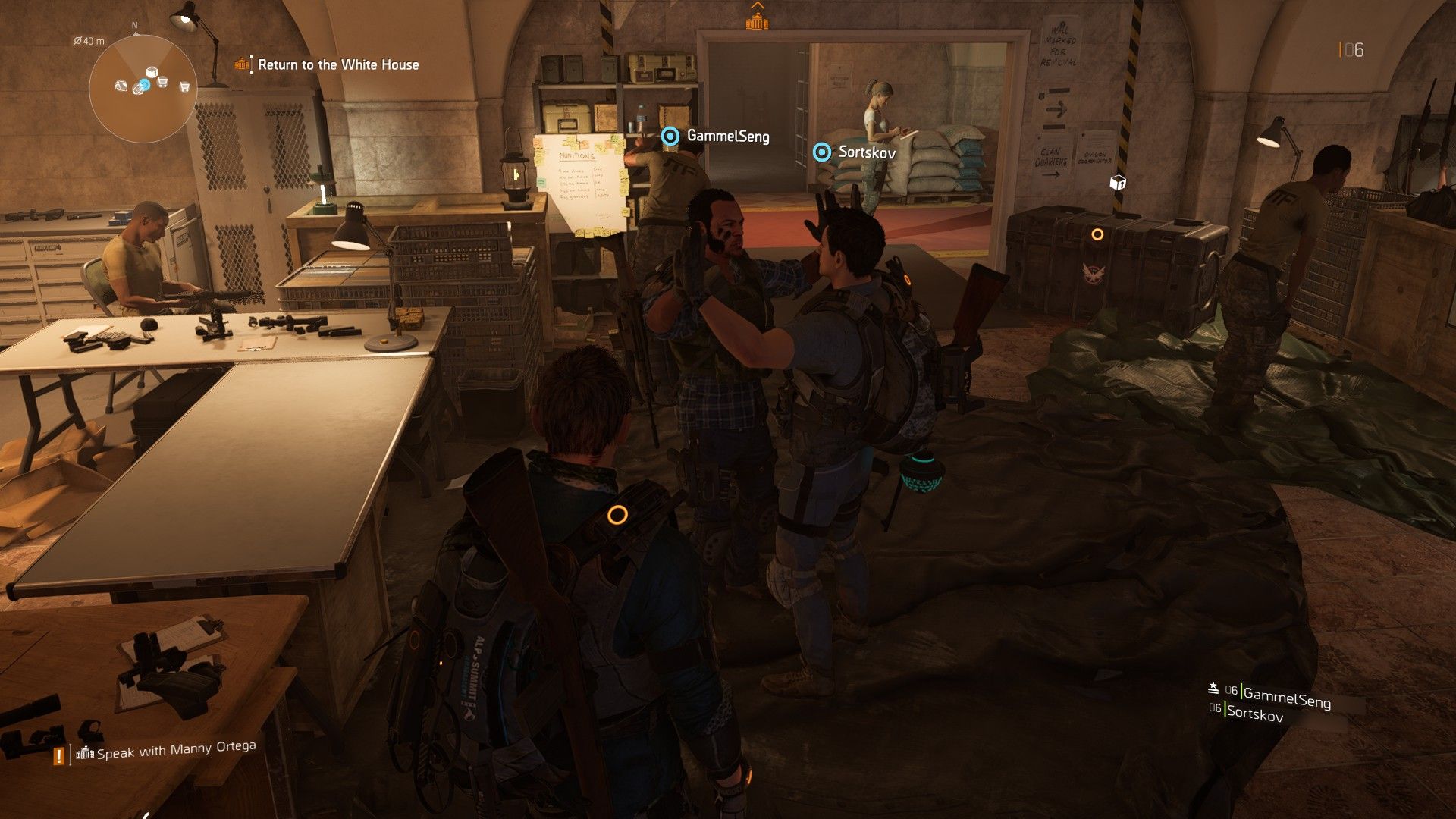Click the White House waypoint marker above the doorway
Image resolution: width=1456 pixels, height=819 pixels.
click(x=757, y=22)
